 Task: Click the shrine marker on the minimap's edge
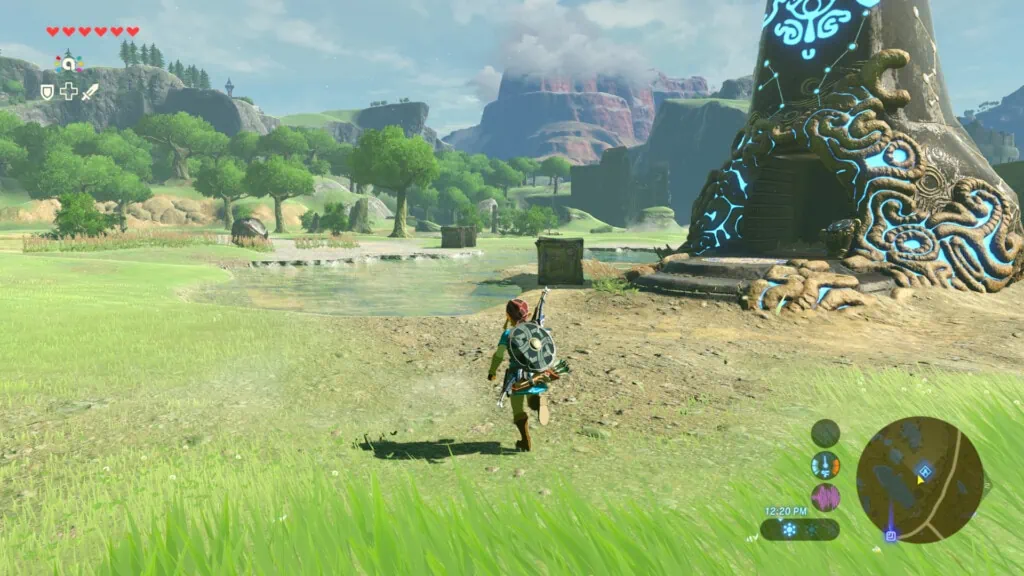890,535
